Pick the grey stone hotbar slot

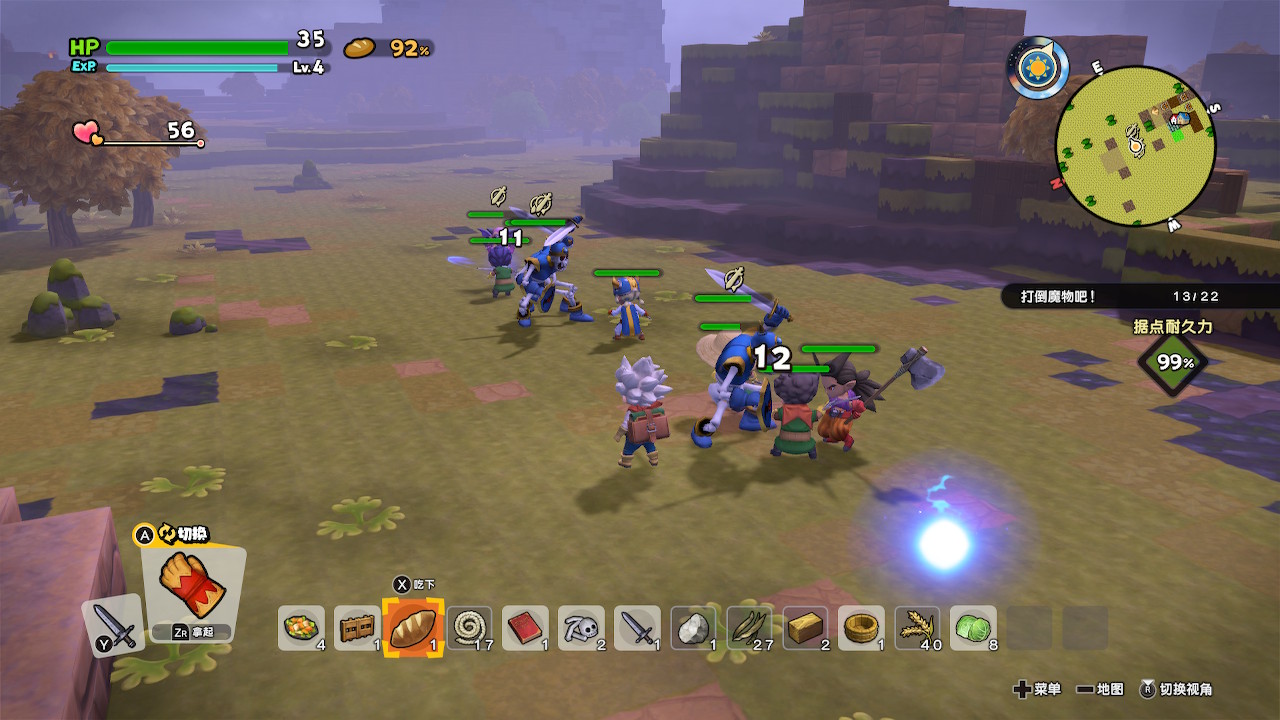pos(693,628)
